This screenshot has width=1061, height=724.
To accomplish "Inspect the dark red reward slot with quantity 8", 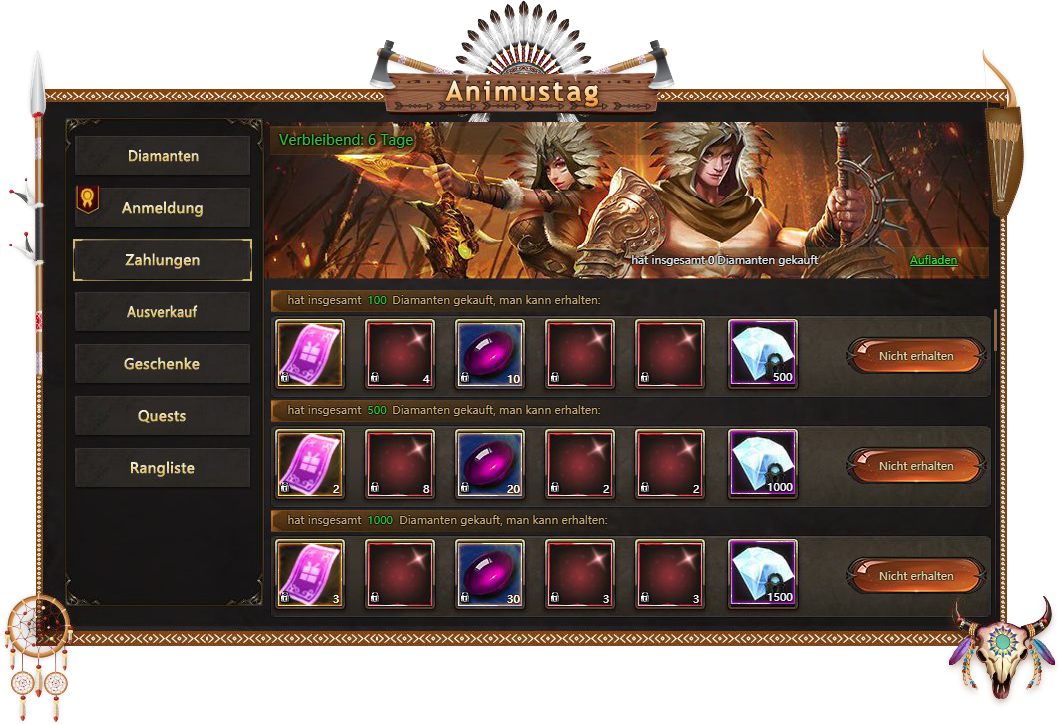I will [x=400, y=463].
